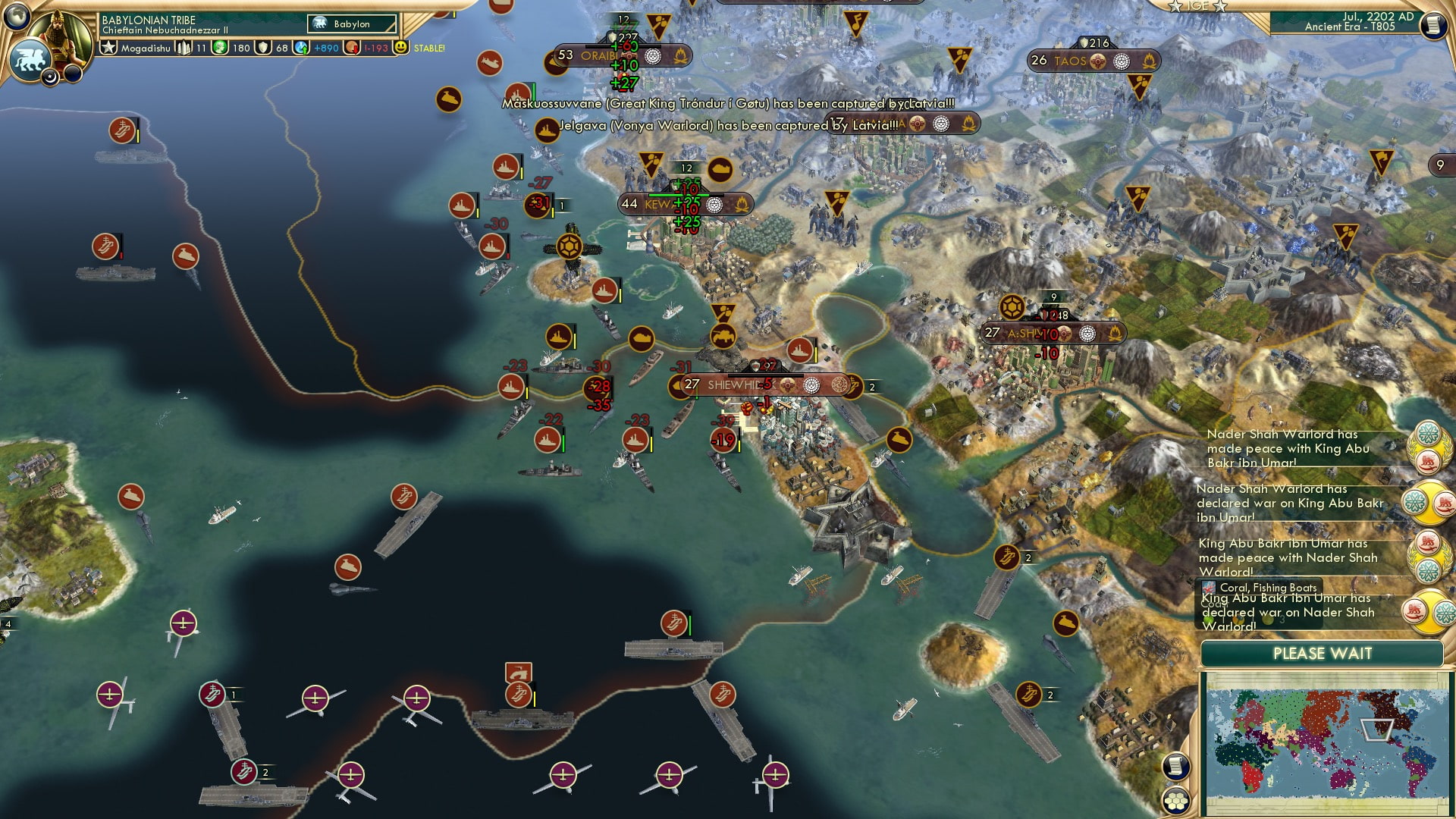Select the ORAIBI city banner
Viewport: 1456px width, 819px height.
[599, 55]
